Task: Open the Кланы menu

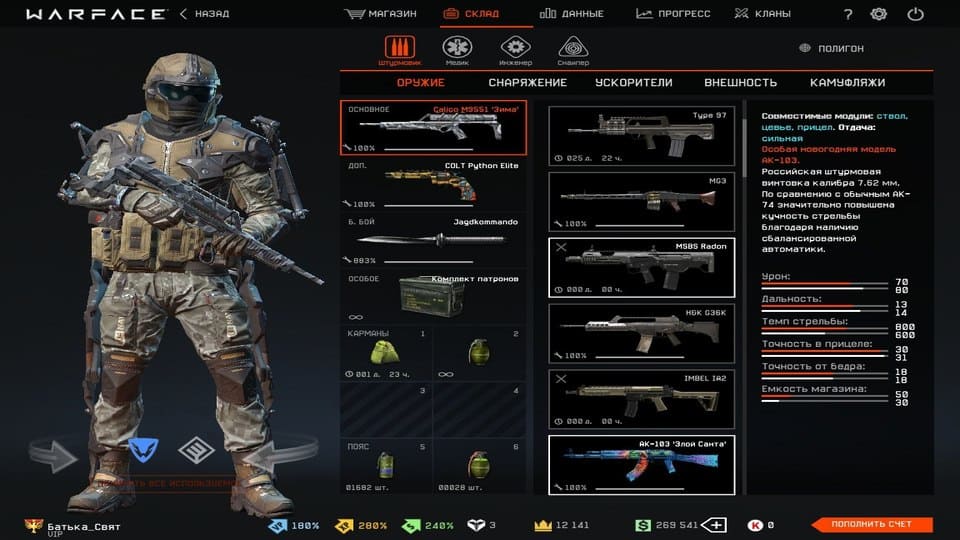Action: [762, 14]
